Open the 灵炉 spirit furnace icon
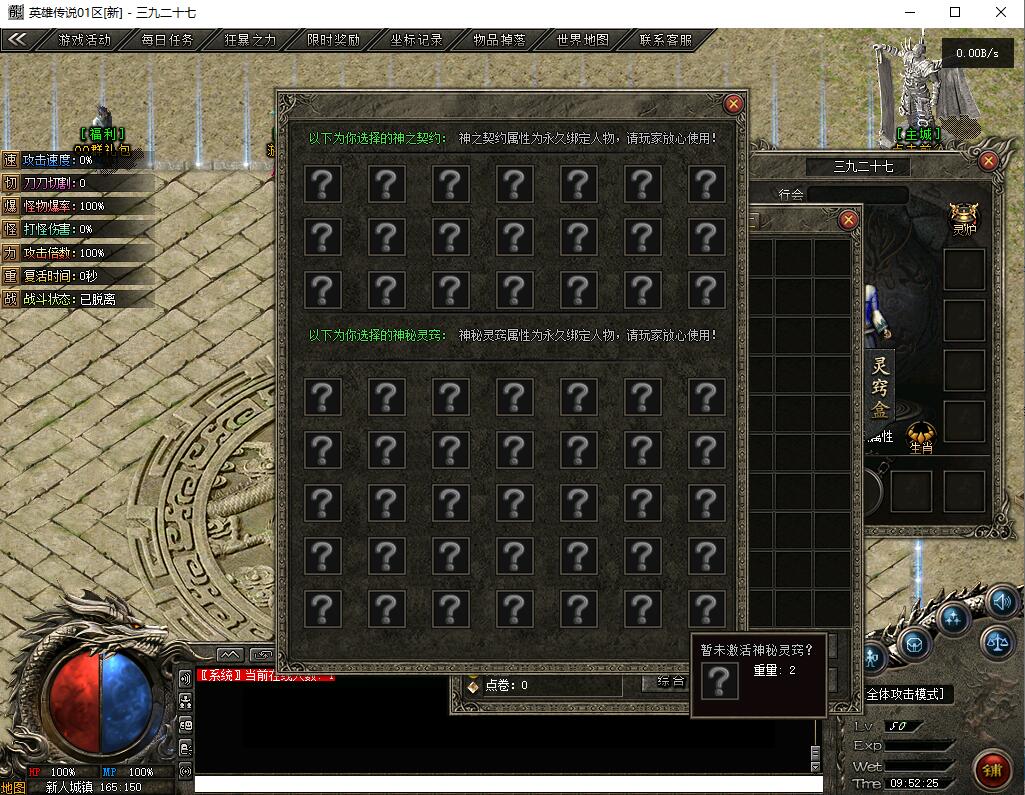Viewport: 1025px width, 795px height. (x=964, y=216)
